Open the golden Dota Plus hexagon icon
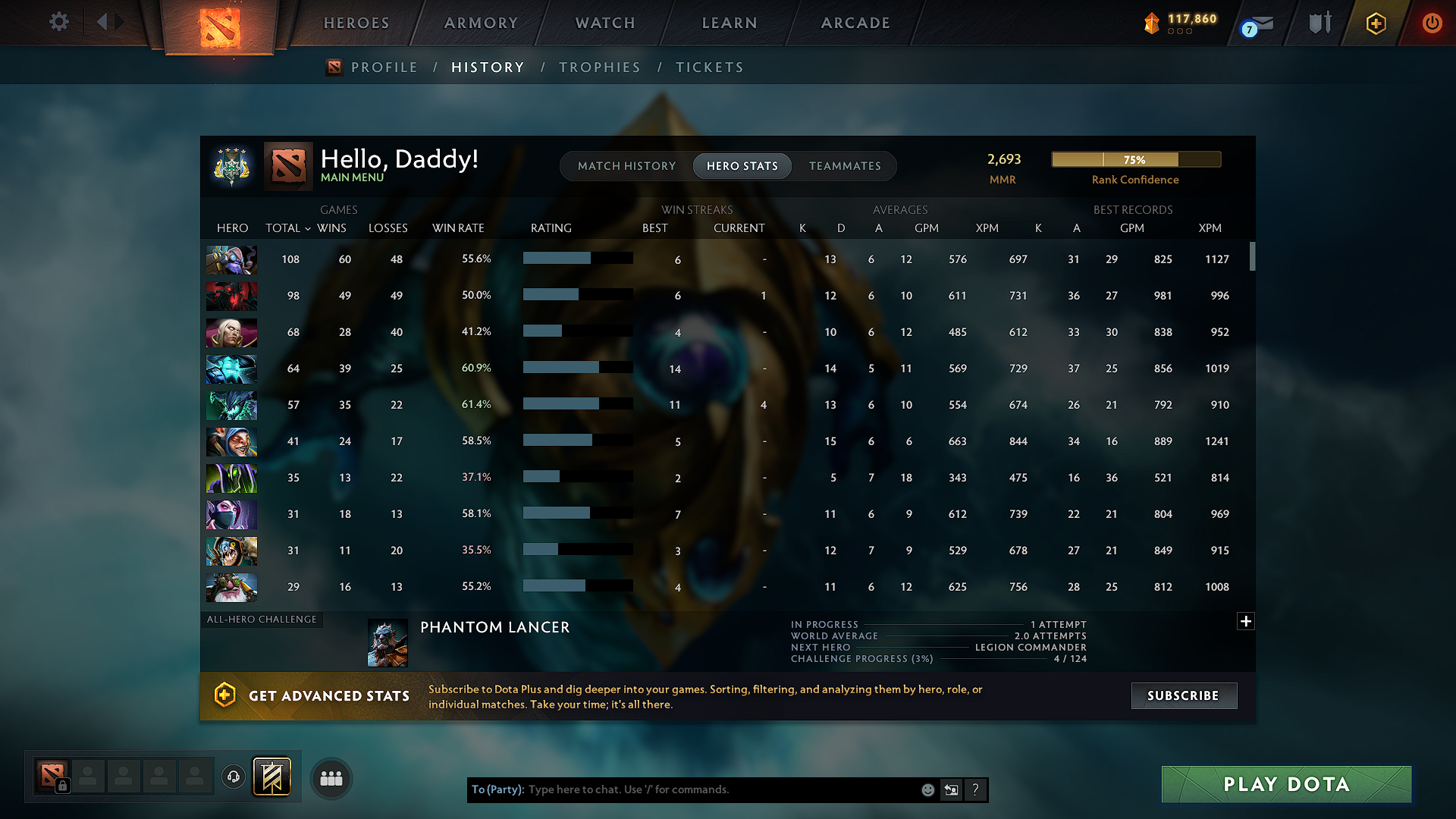1456x819 pixels. 1375,23
